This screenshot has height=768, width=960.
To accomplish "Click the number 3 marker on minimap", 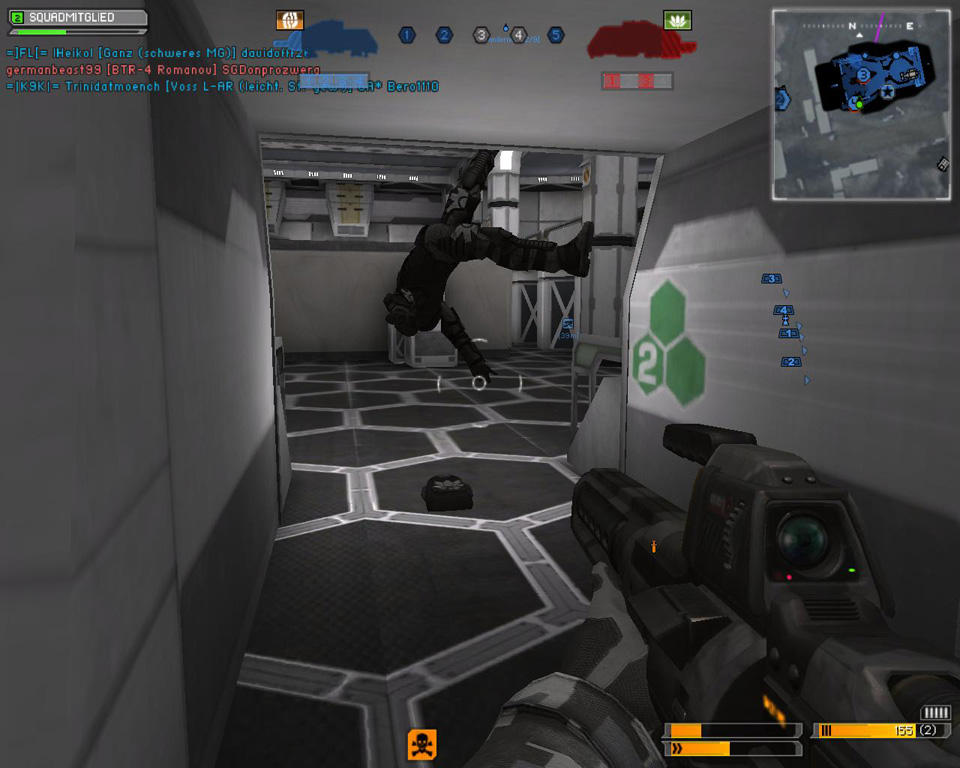I will click(x=863, y=73).
